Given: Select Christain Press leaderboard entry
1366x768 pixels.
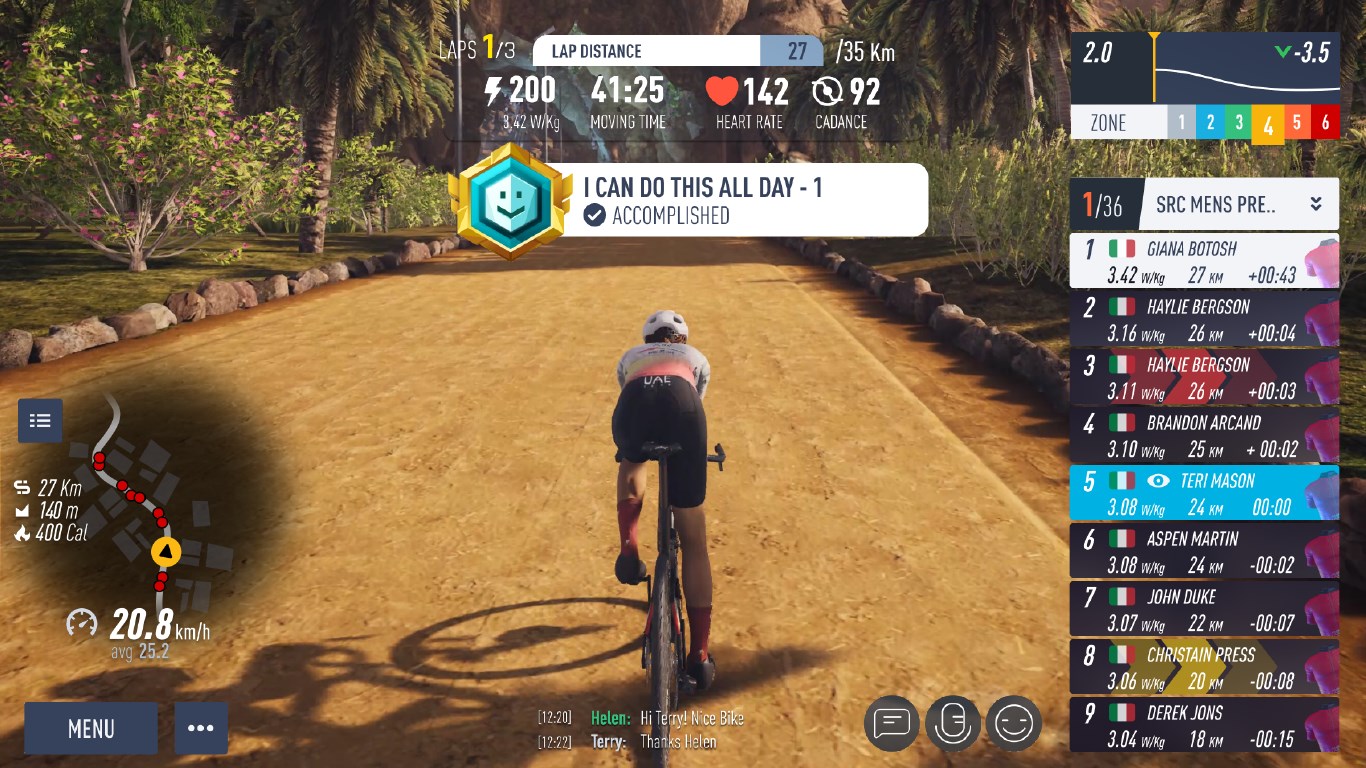Looking at the screenshot, I should click(1204, 667).
